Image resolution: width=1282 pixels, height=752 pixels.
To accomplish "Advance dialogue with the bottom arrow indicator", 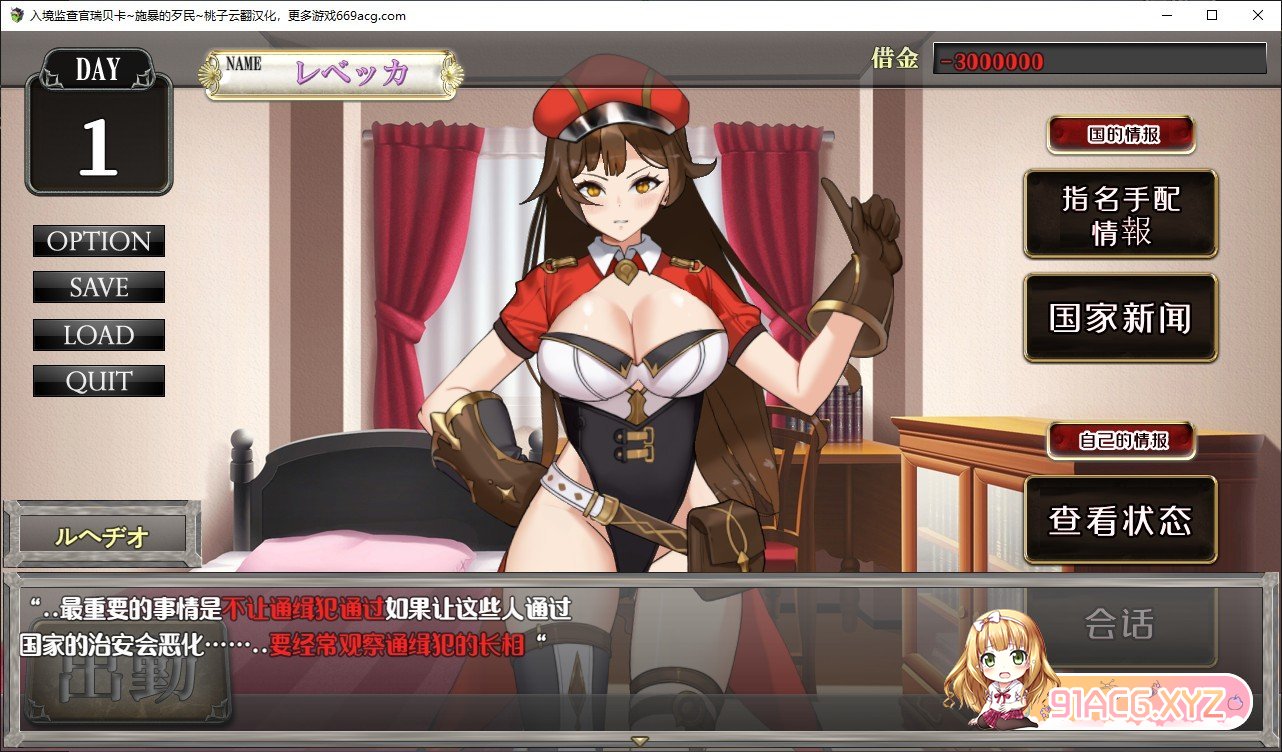I will click(640, 741).
